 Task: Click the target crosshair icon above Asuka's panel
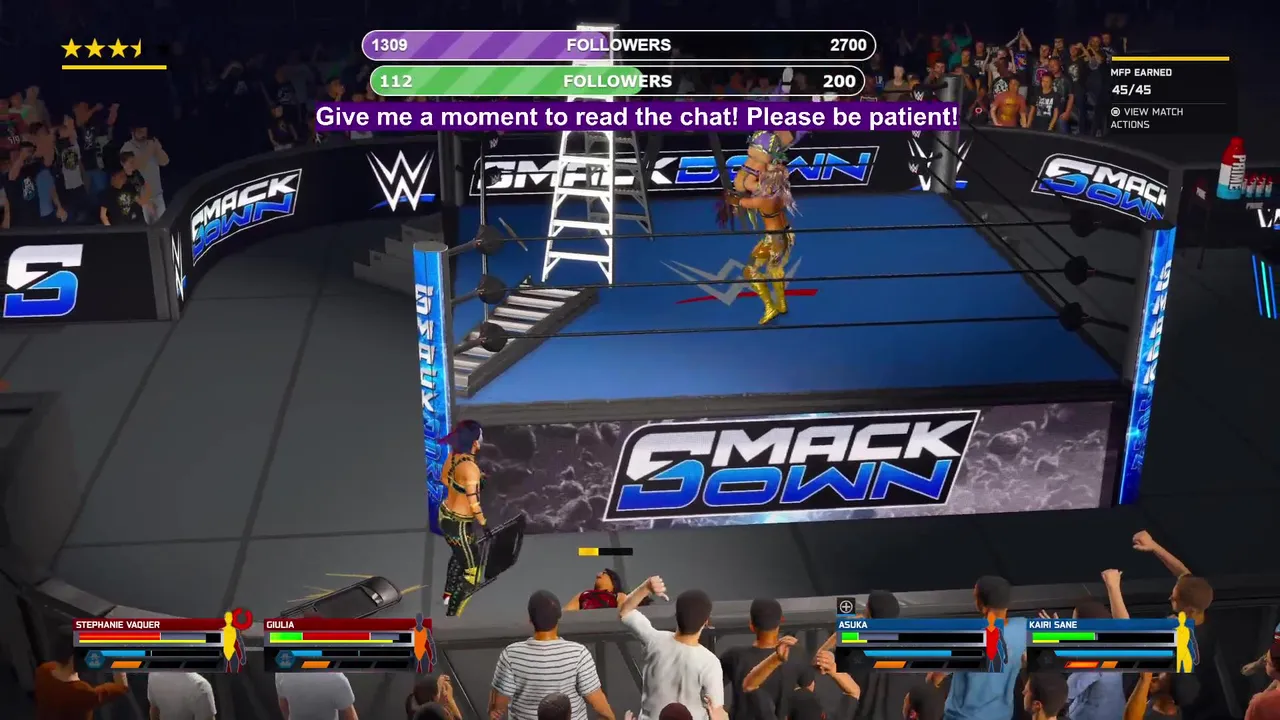pyautogui.click(x=846, y=606)
